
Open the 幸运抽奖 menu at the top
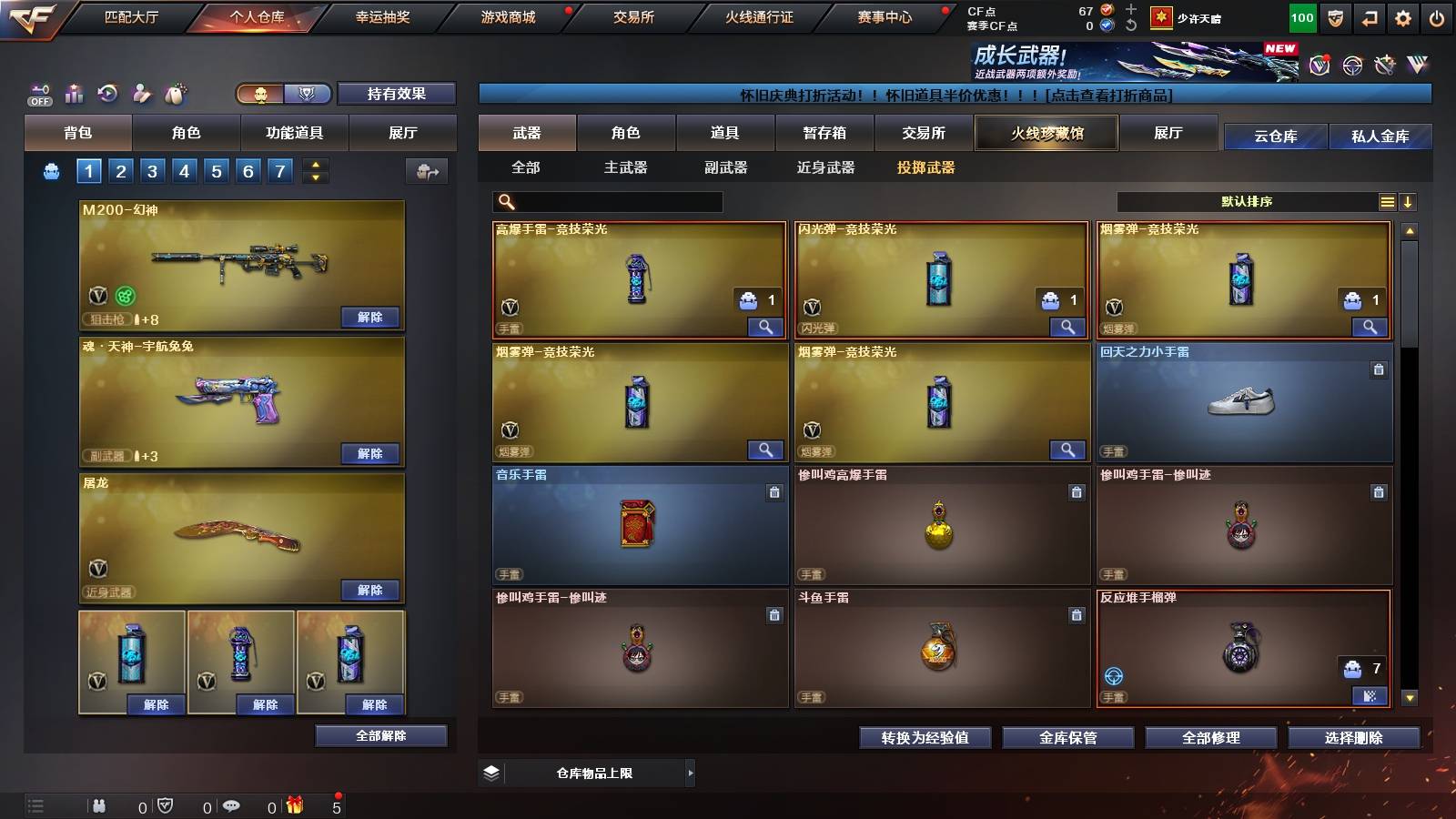point(382,16)
